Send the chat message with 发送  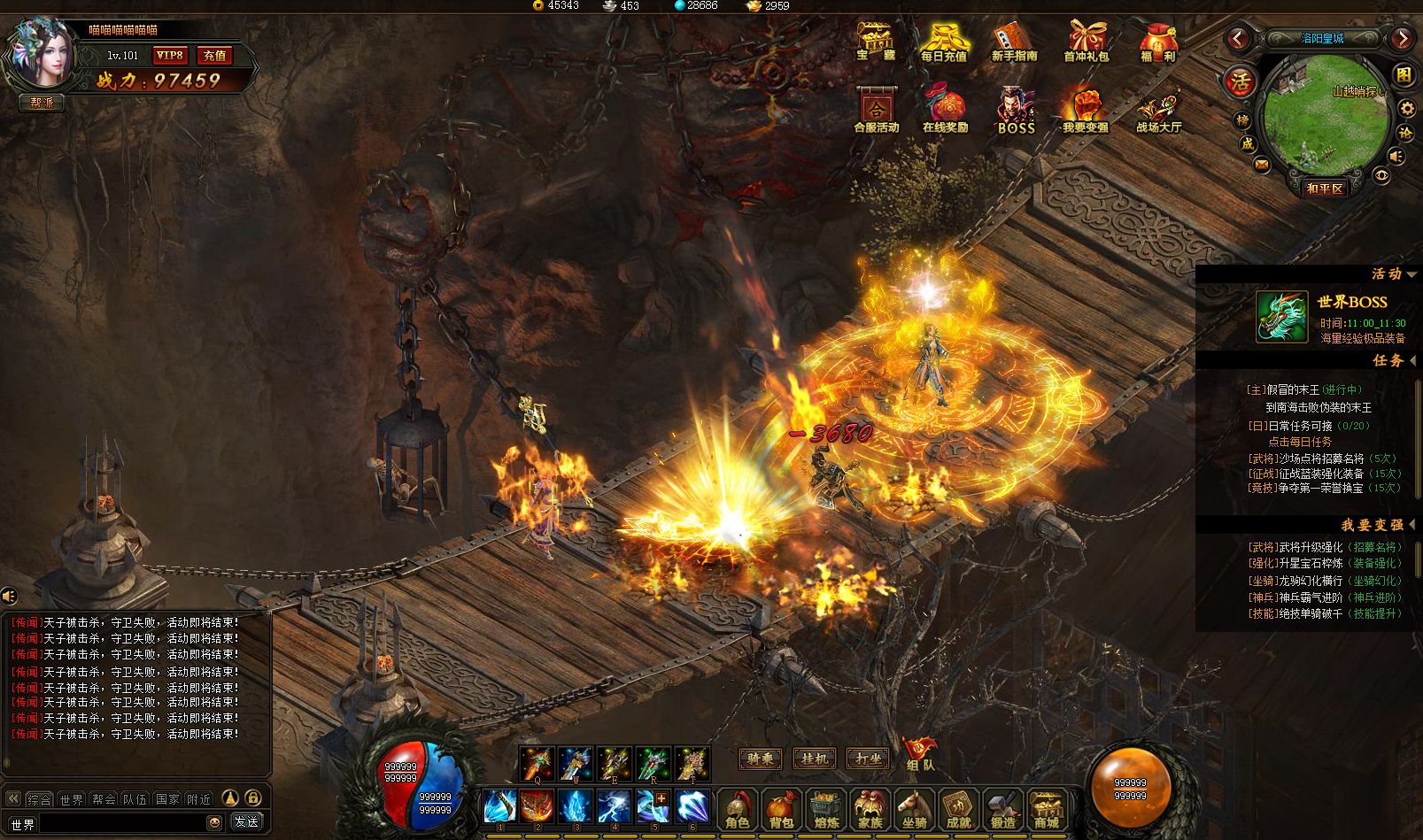pos(246,822)
